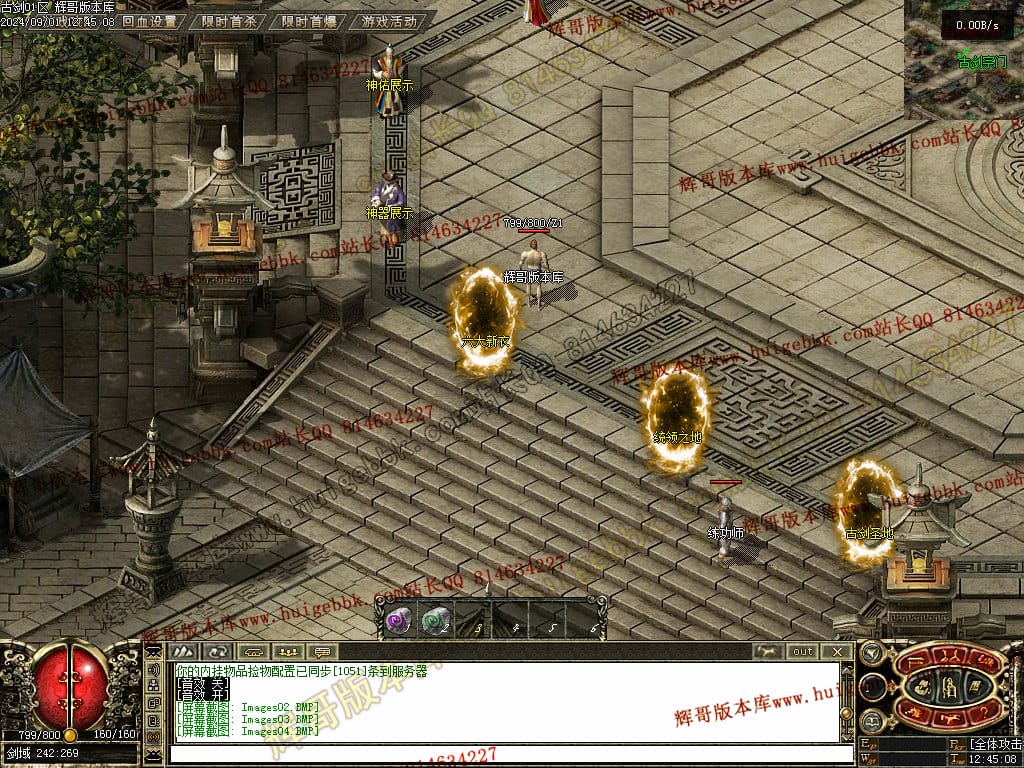
Task: Click the minimap in the corner
Action: pyautogui.click(x=964, y=60)
